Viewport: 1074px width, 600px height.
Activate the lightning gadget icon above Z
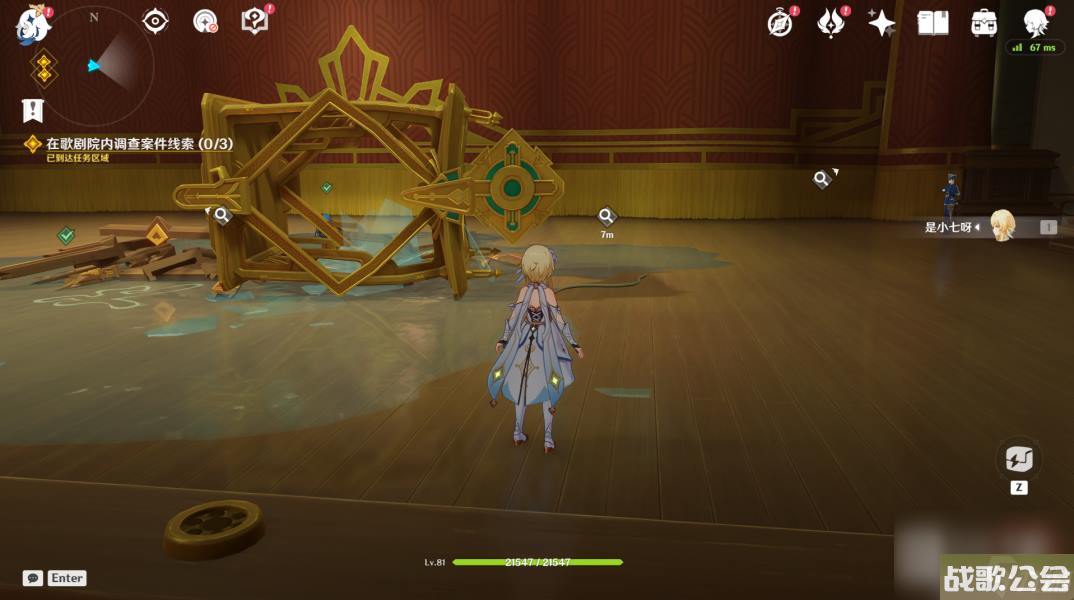point(1018,460)
